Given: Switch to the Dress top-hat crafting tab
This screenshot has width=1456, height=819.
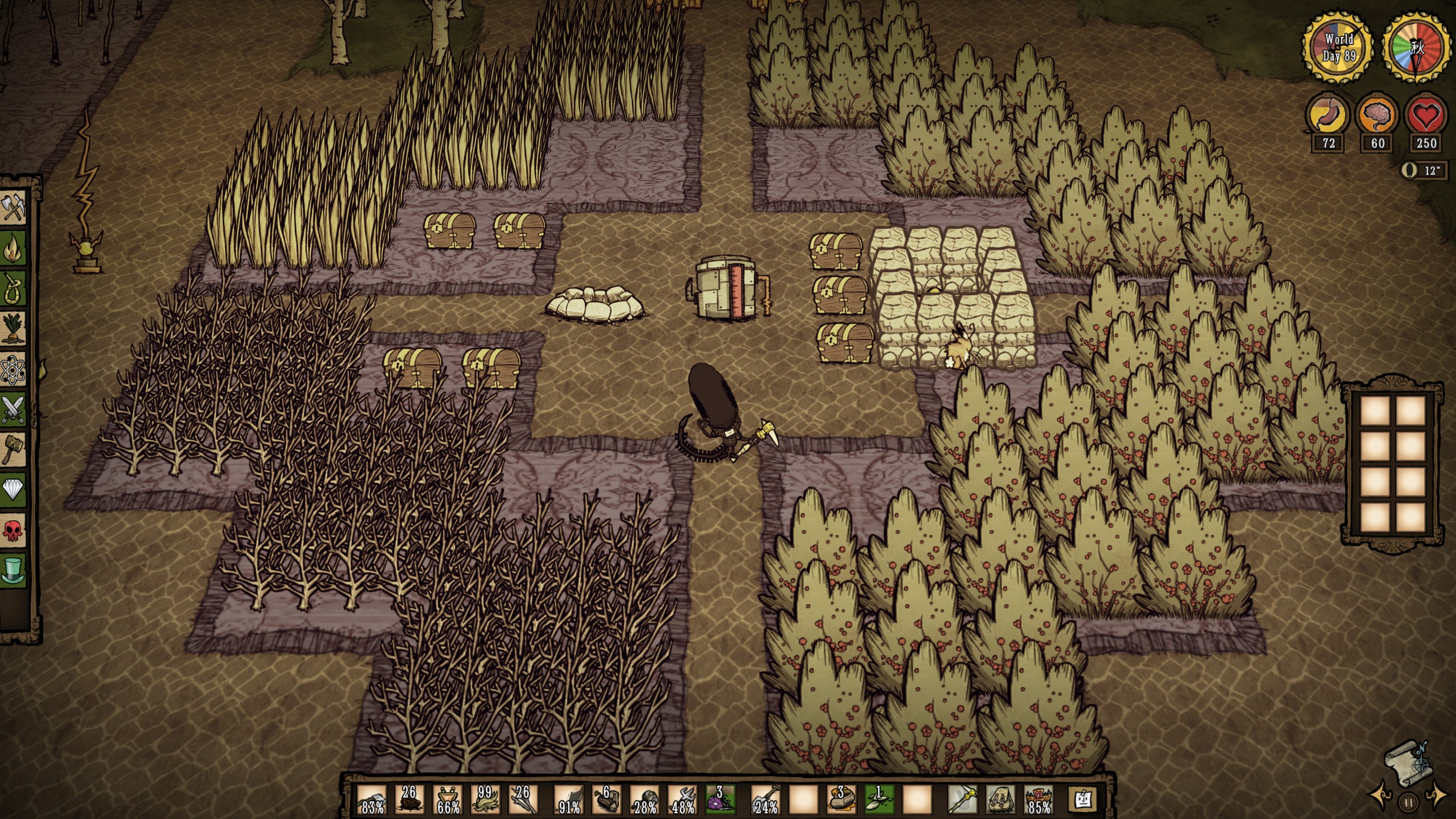Looking at the screenshot, I should click(14, 570).
